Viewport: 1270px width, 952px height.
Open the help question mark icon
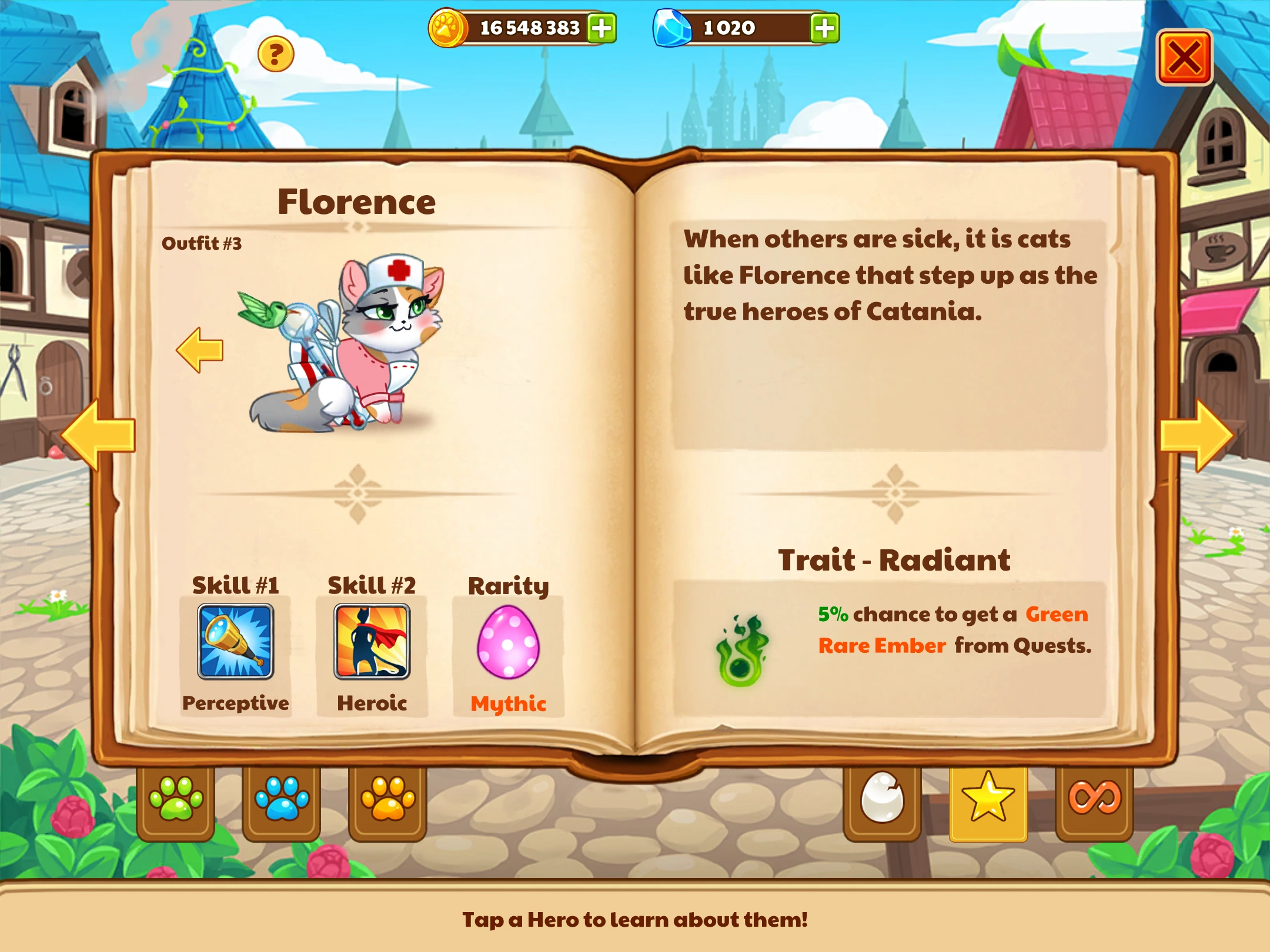click(276, 54)
